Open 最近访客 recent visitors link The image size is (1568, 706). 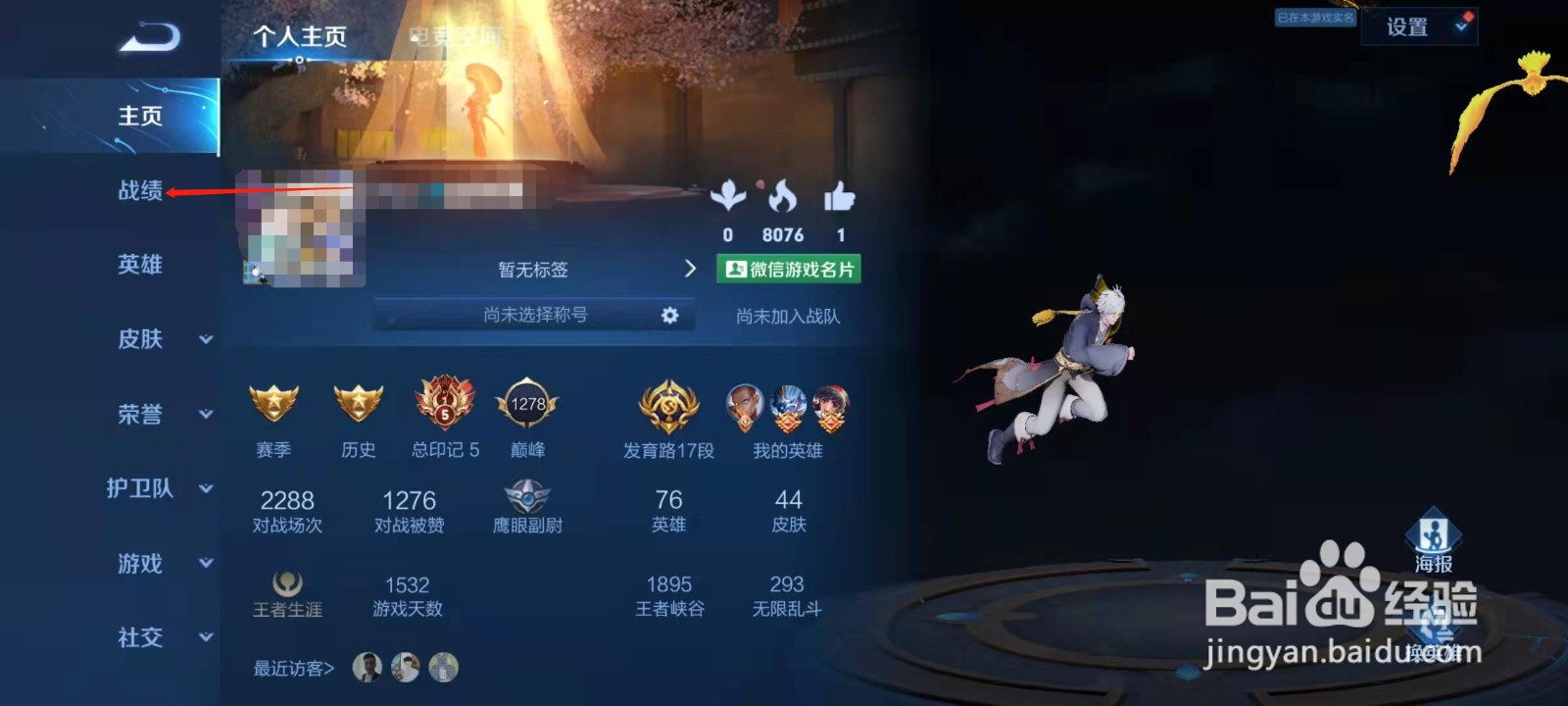point(291,668)
